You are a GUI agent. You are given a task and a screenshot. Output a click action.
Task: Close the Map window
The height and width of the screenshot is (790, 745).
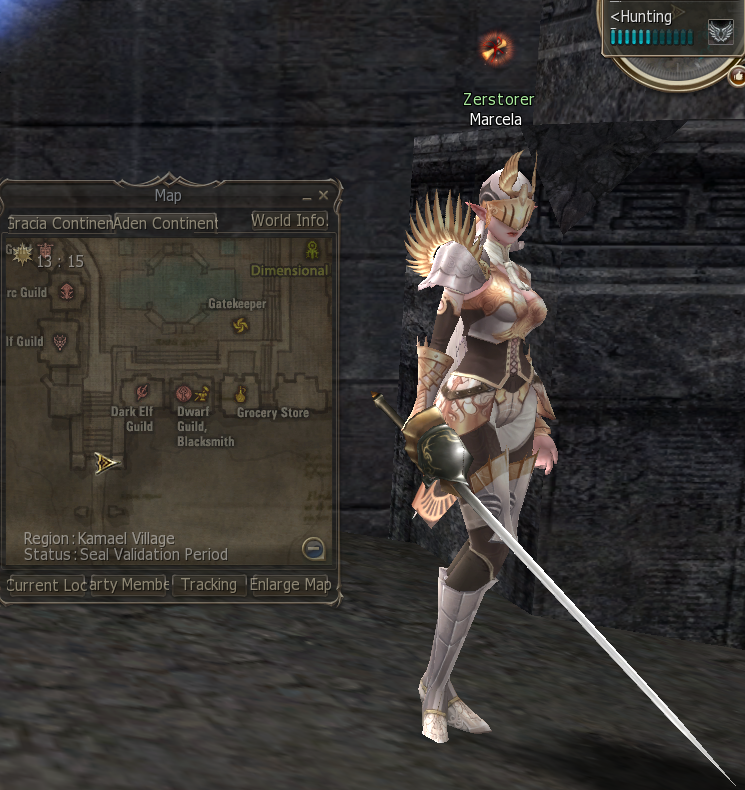coord(323,196)
